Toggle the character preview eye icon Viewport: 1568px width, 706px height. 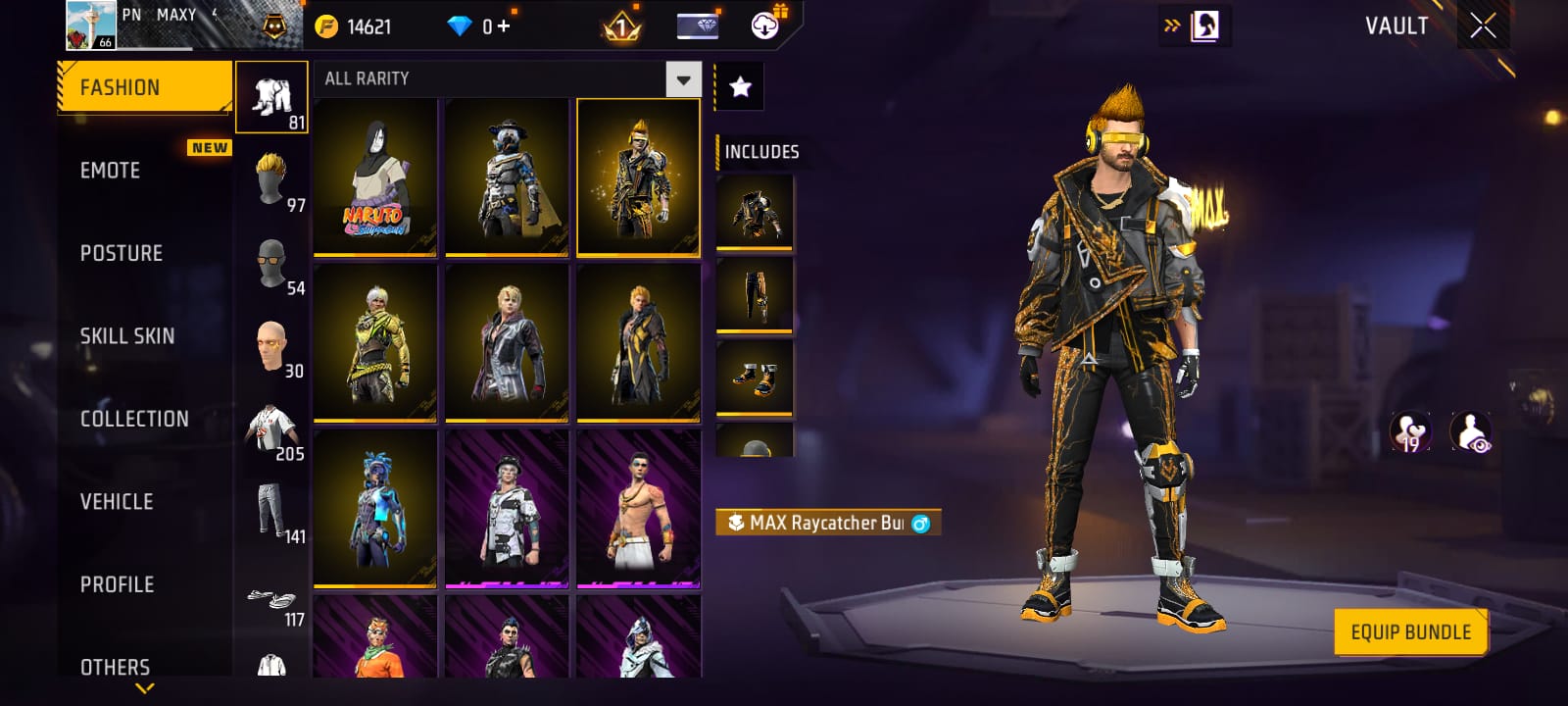[x=1470, y=432]
